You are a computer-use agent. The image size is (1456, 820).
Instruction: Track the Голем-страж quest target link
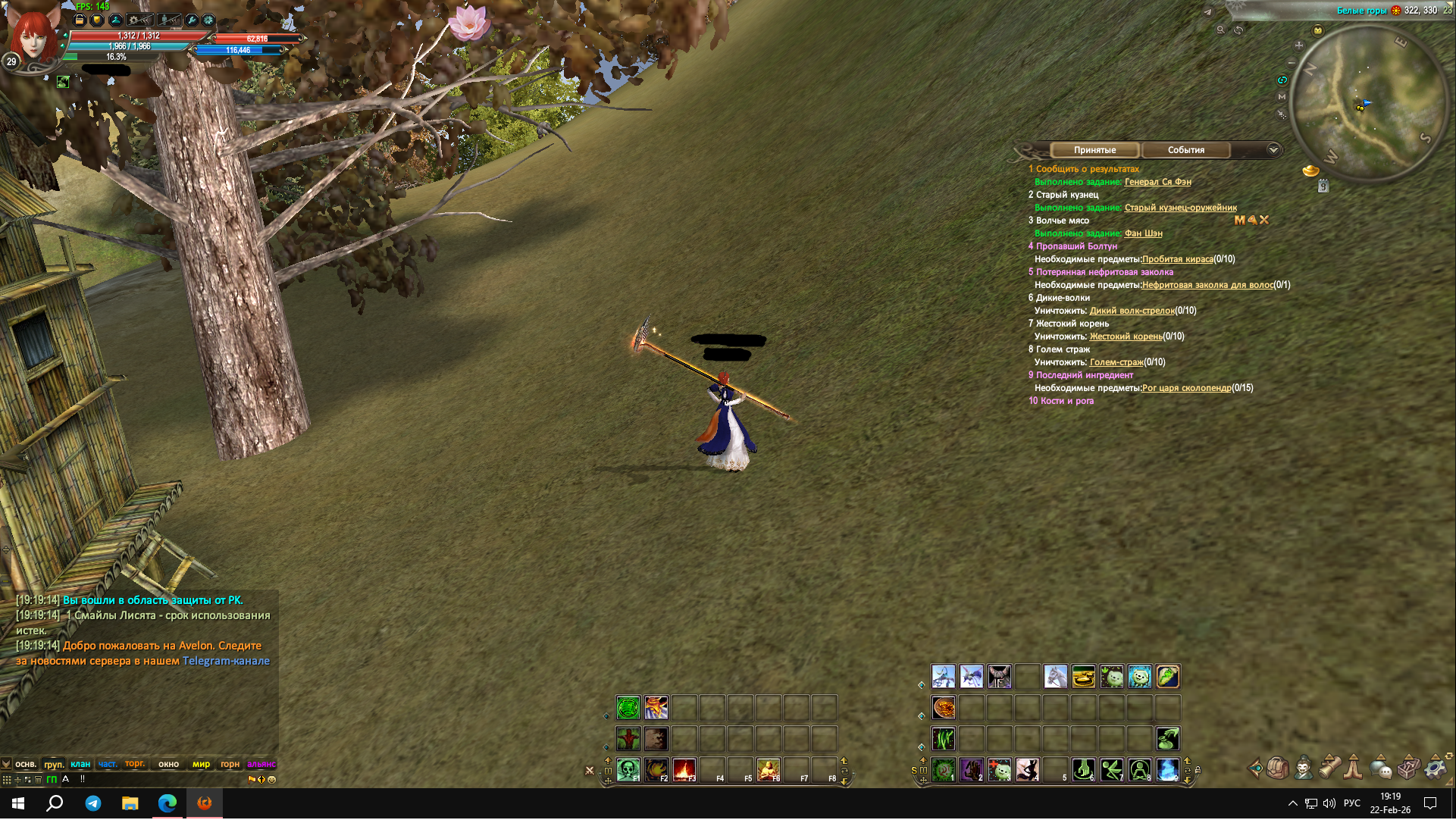point(1116,362)
